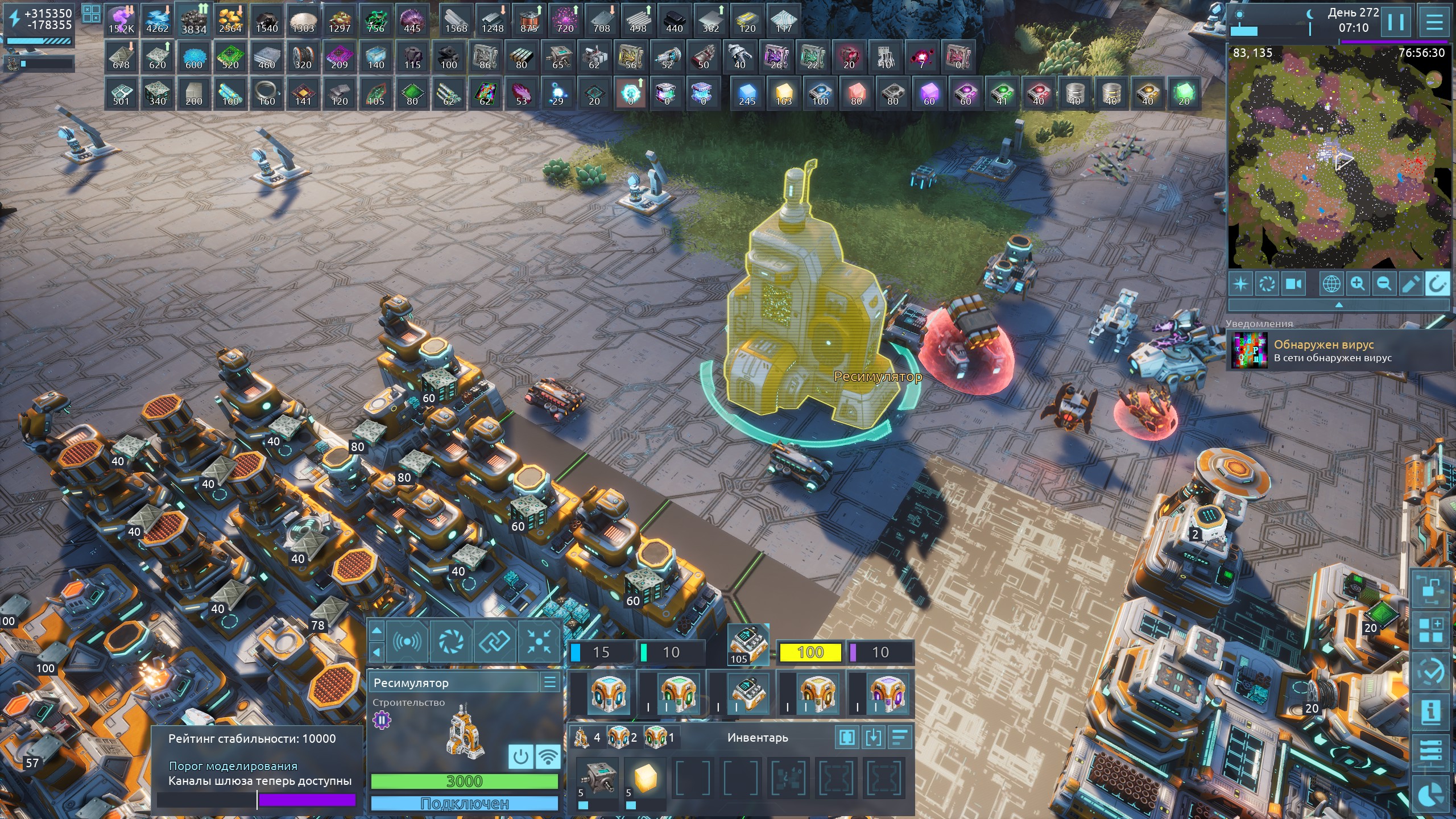This screenshot has height=819, width=1456.
Task: Select the minimap pencil drawing tool
Action: (1410, 283)
